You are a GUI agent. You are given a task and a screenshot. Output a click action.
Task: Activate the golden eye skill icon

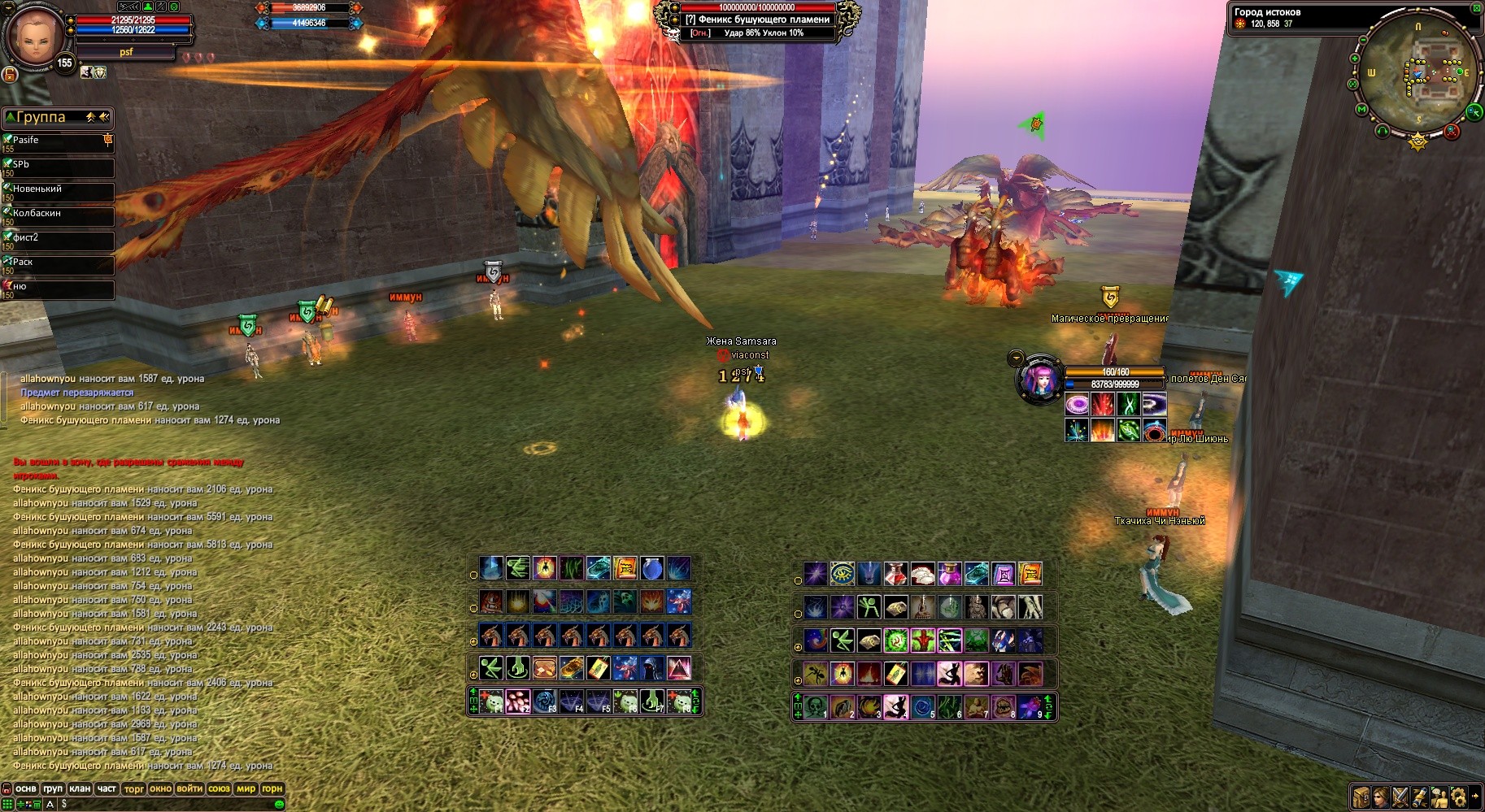click(842, 574)
